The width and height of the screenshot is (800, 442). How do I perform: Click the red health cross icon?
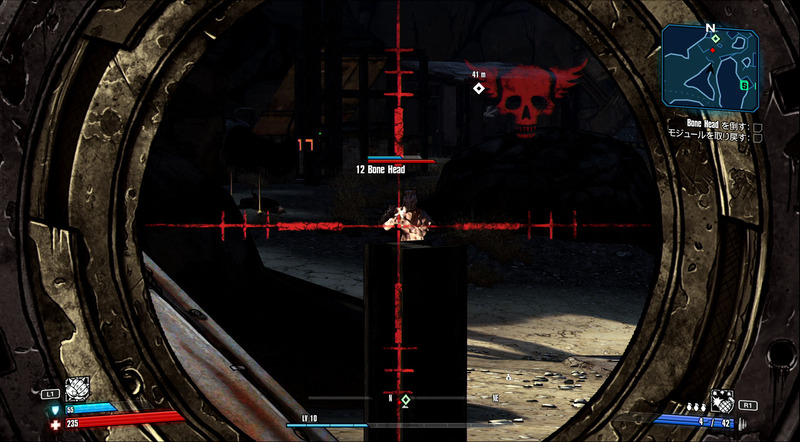54,423
